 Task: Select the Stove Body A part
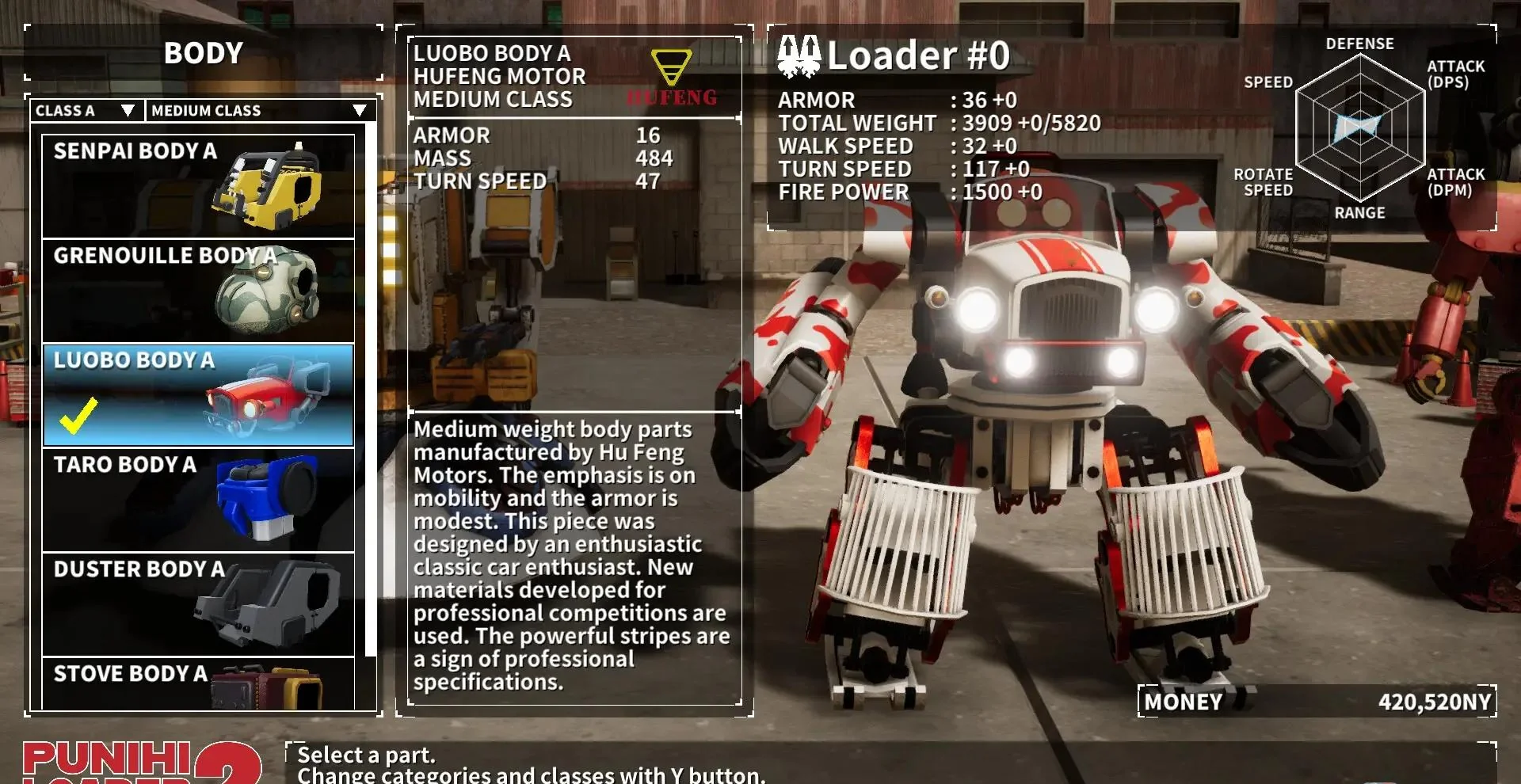coord(198,683)
